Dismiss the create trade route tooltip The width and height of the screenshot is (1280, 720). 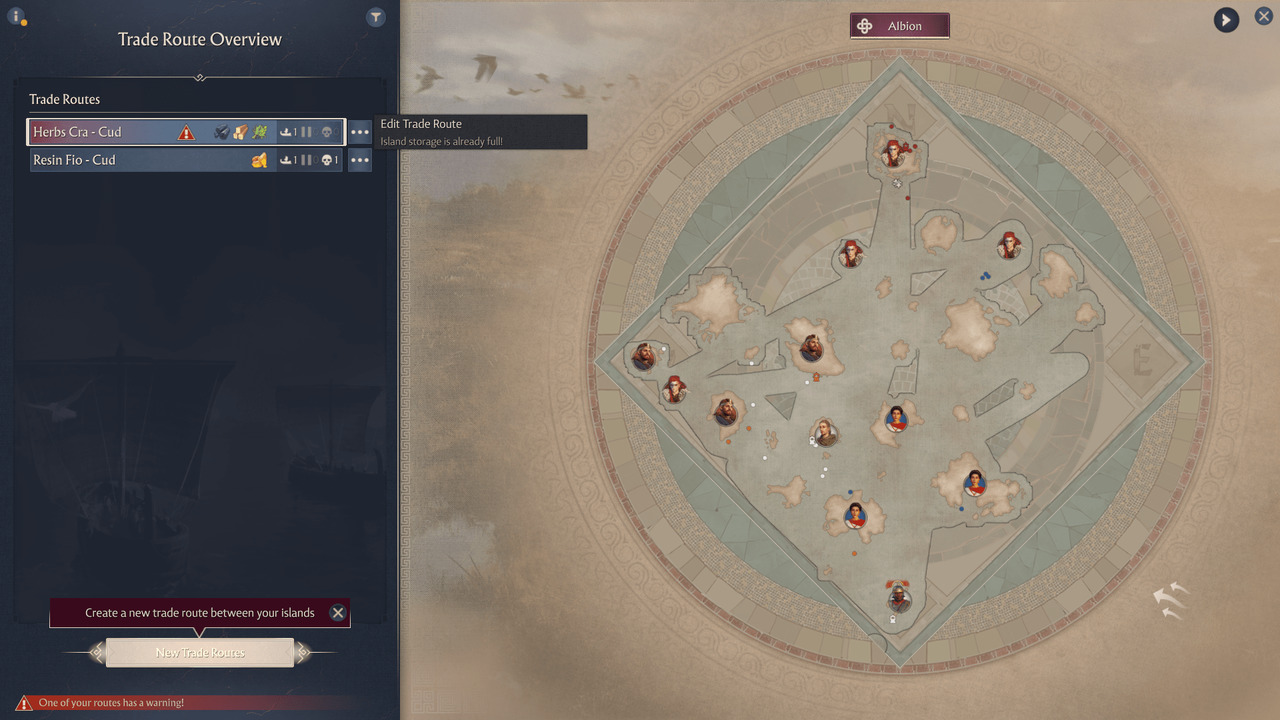click(338, 613)
